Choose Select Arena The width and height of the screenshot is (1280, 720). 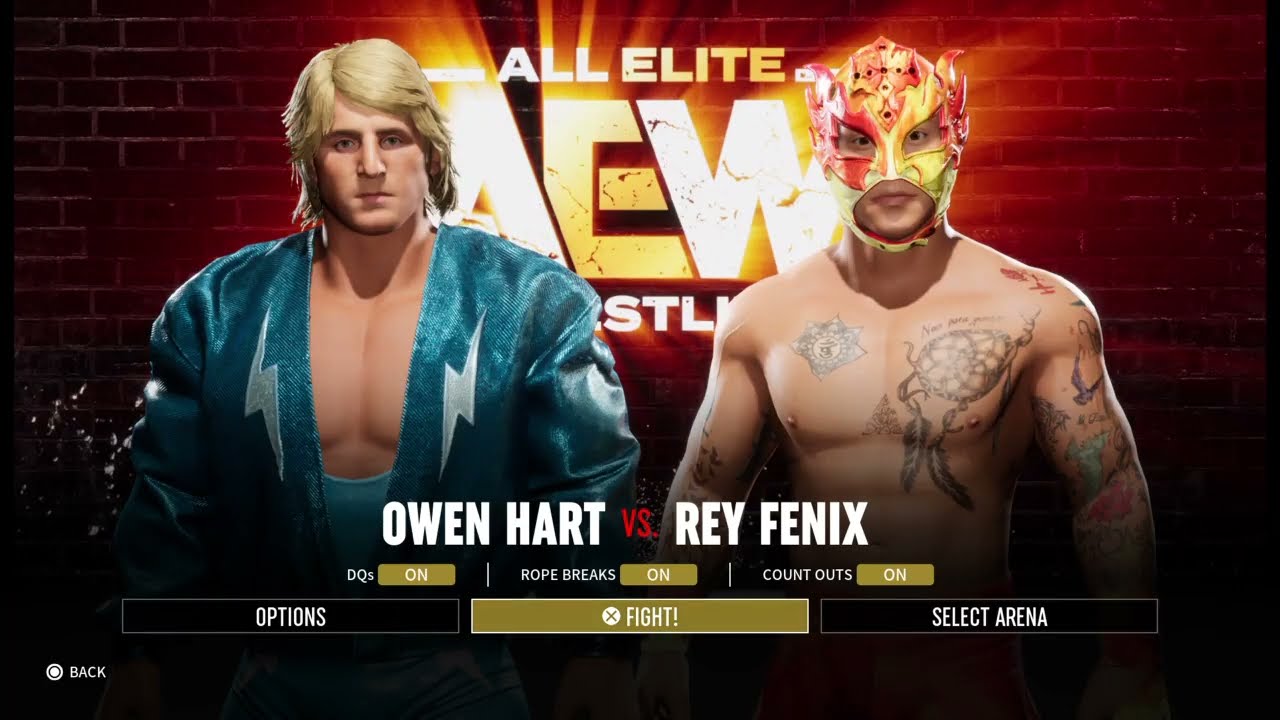click(988, 616)
